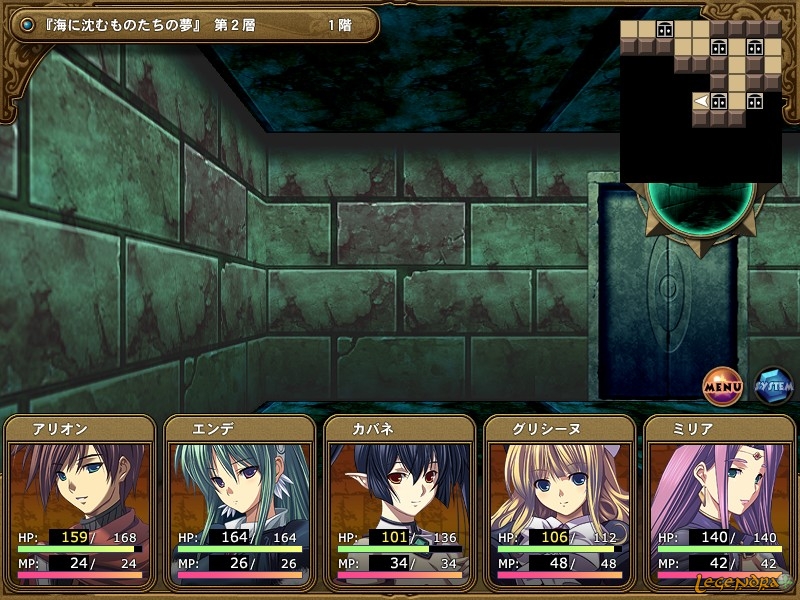Open the round MENU button

(722, 385)
